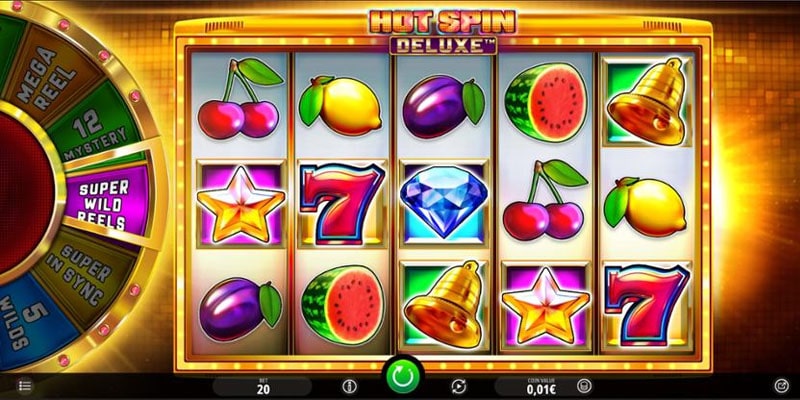Activate the autoplay arrows icon
The image size is (800, 400).
459,386
